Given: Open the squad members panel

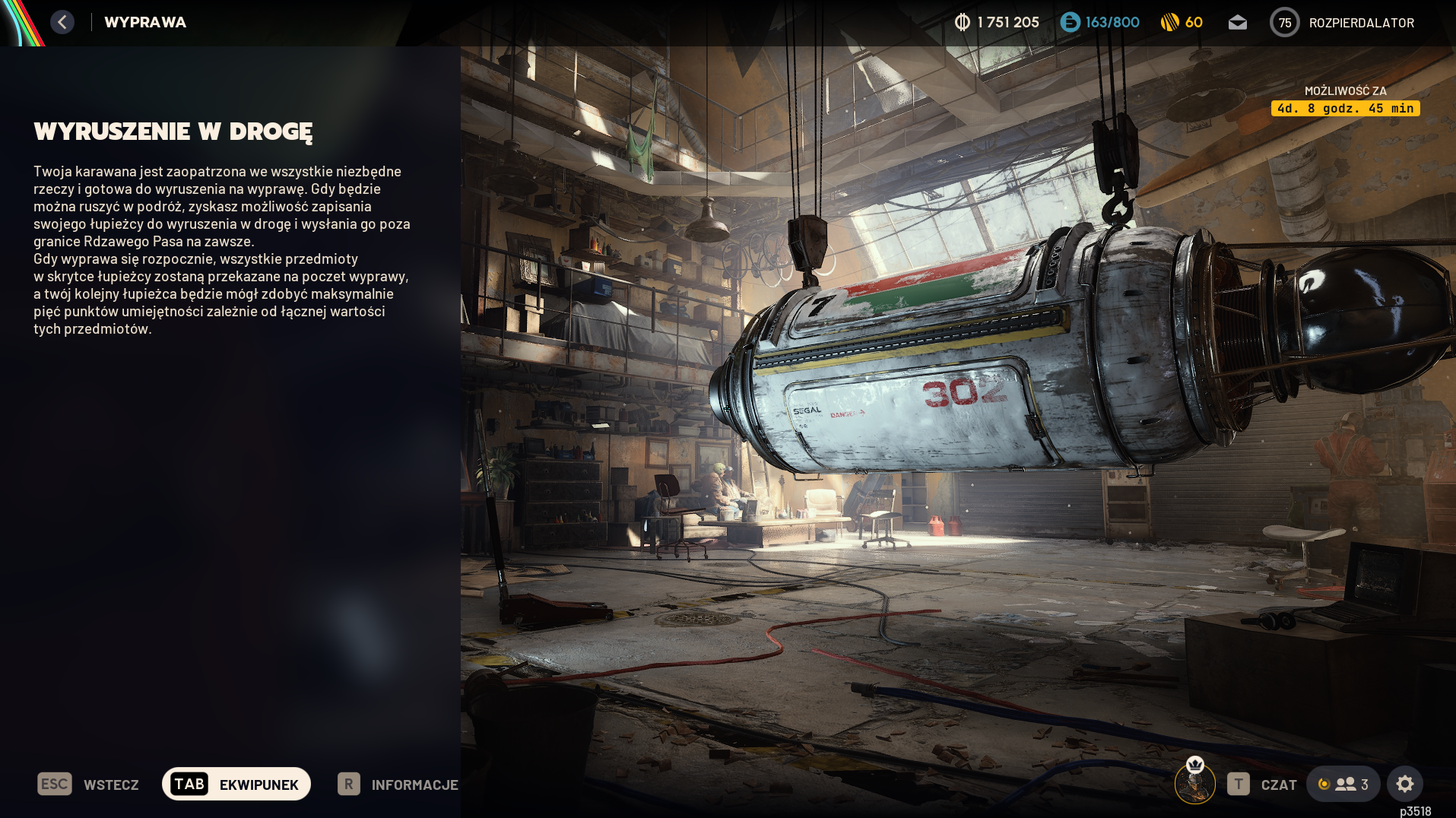Looking at the screenshot, I should point(1343,785).
